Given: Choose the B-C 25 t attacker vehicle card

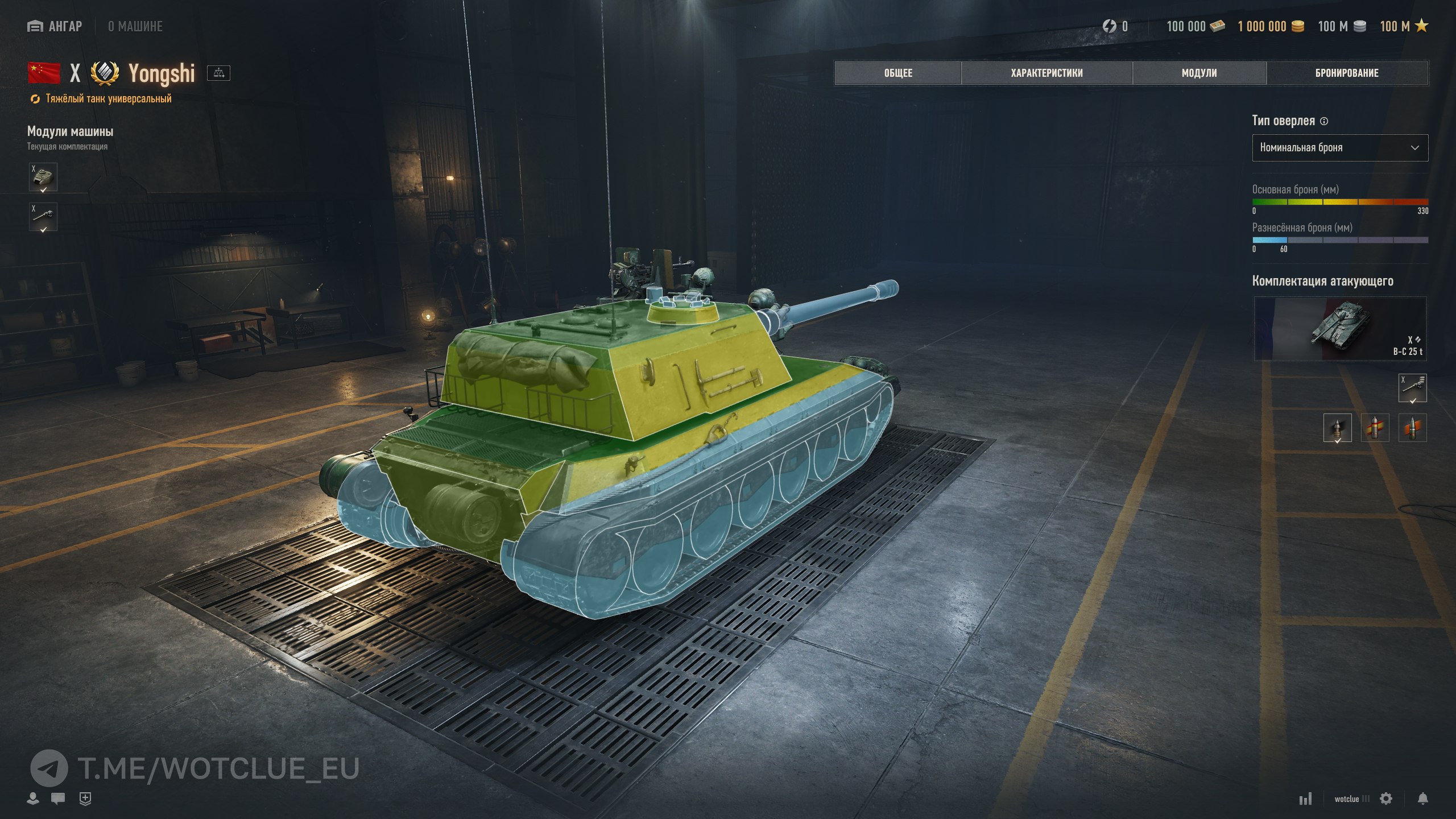Looking at the screenshot, I should click(x=1339, y=329).
